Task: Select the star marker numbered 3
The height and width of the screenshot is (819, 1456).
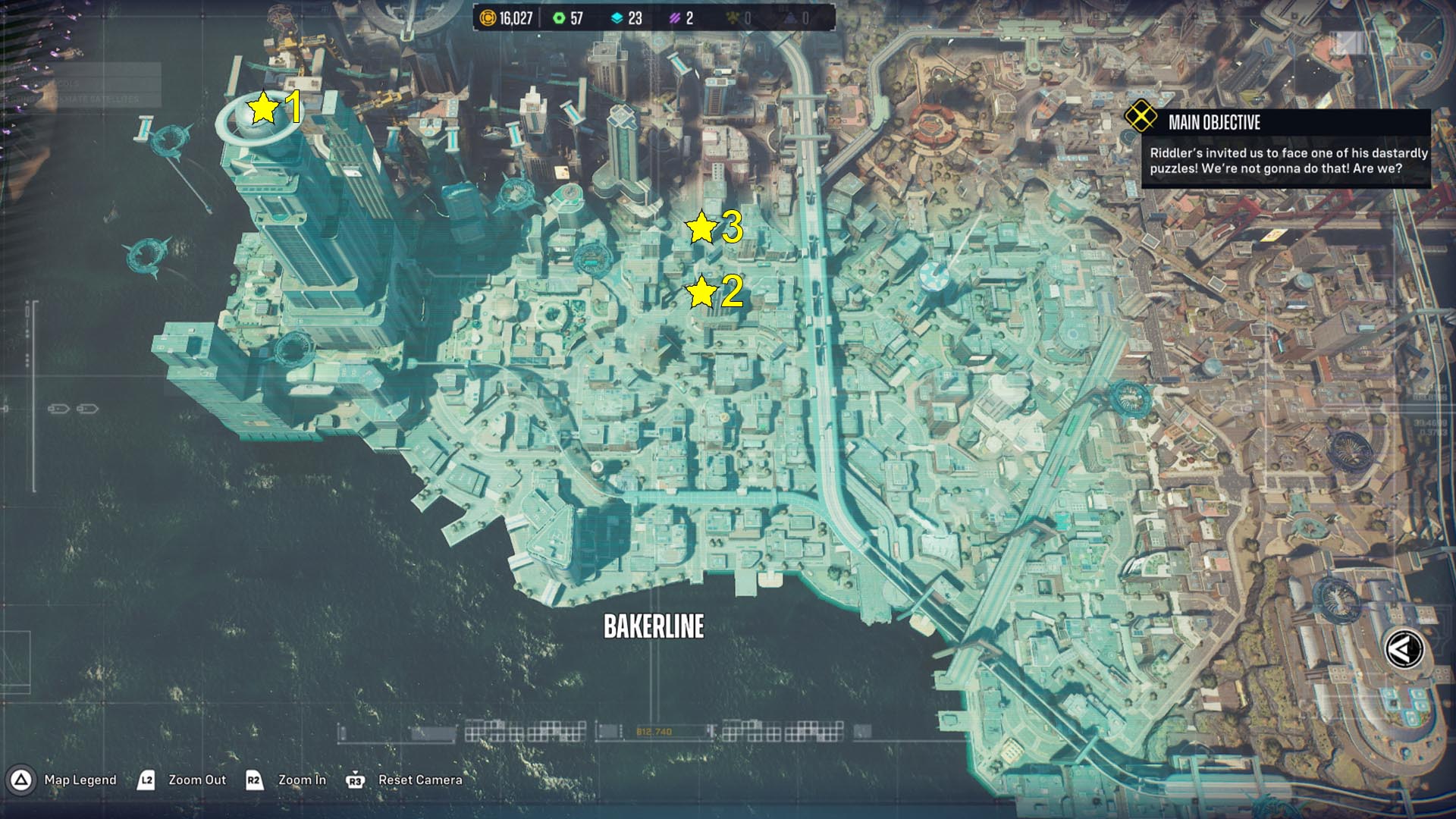Action: pyautogui.click(x=701, y=227)
